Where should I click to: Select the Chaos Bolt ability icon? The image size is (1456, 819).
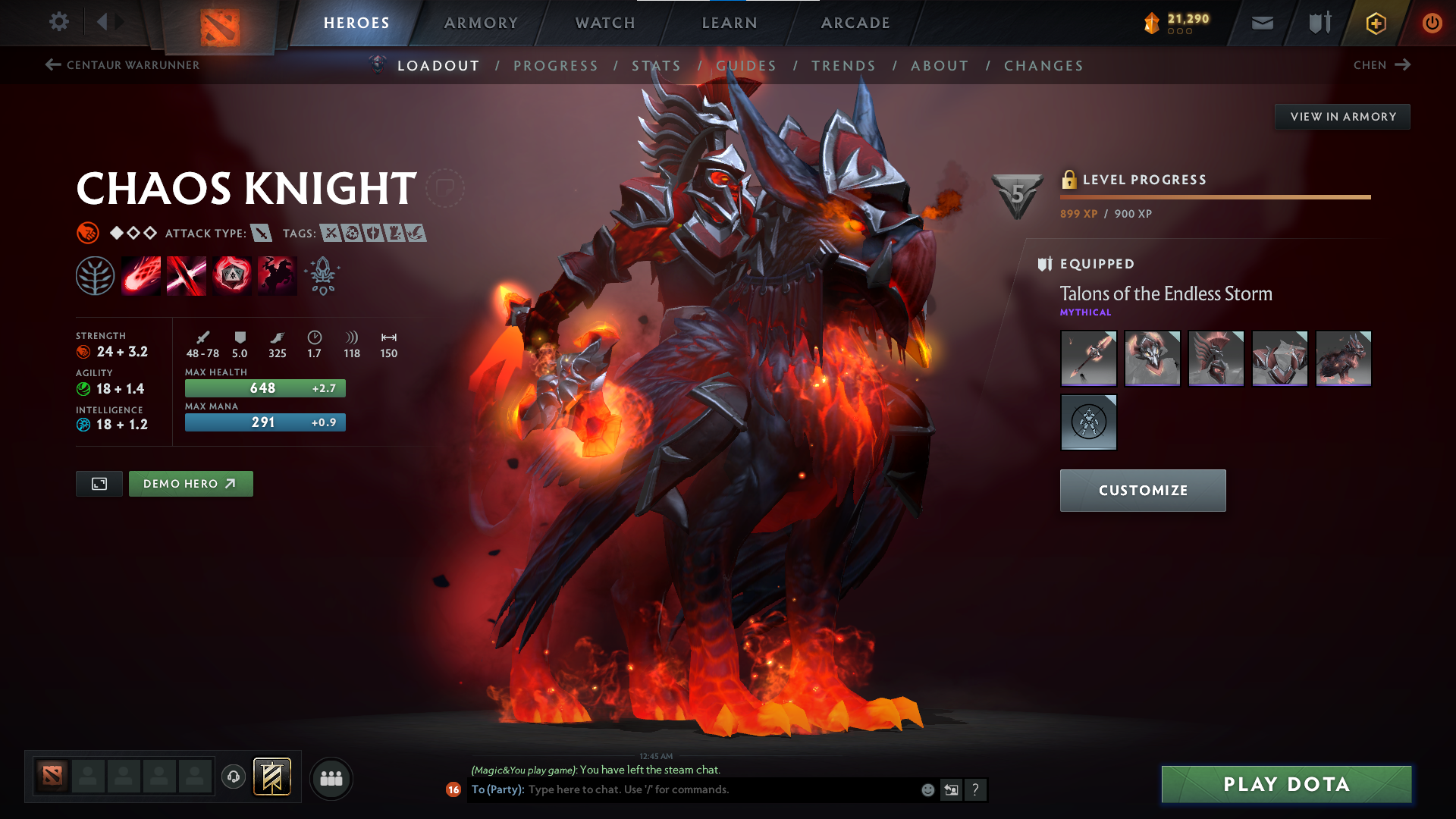click(x=140, y=275)
